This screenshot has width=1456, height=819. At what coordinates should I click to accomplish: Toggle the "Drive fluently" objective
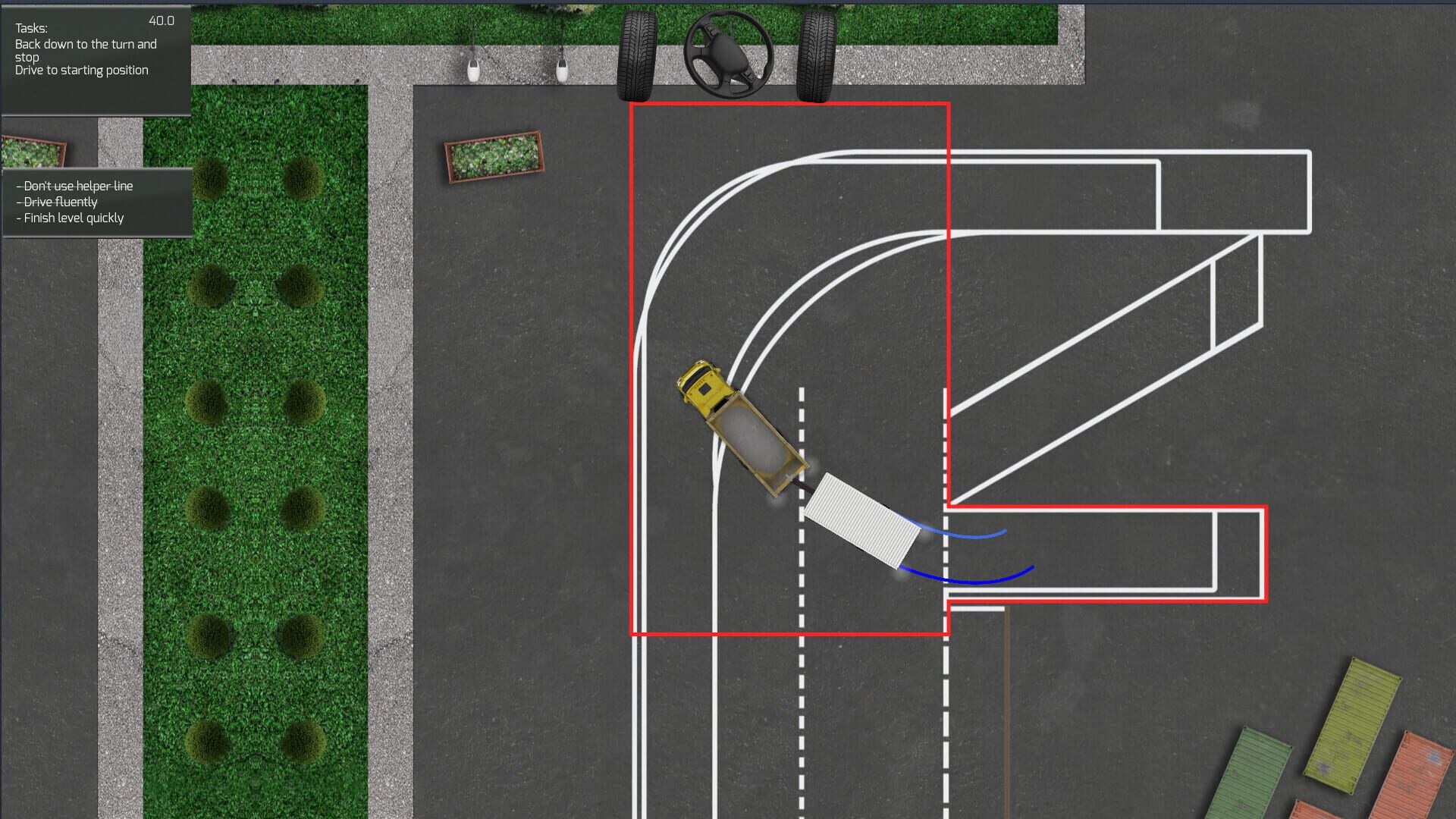(58, 202)
